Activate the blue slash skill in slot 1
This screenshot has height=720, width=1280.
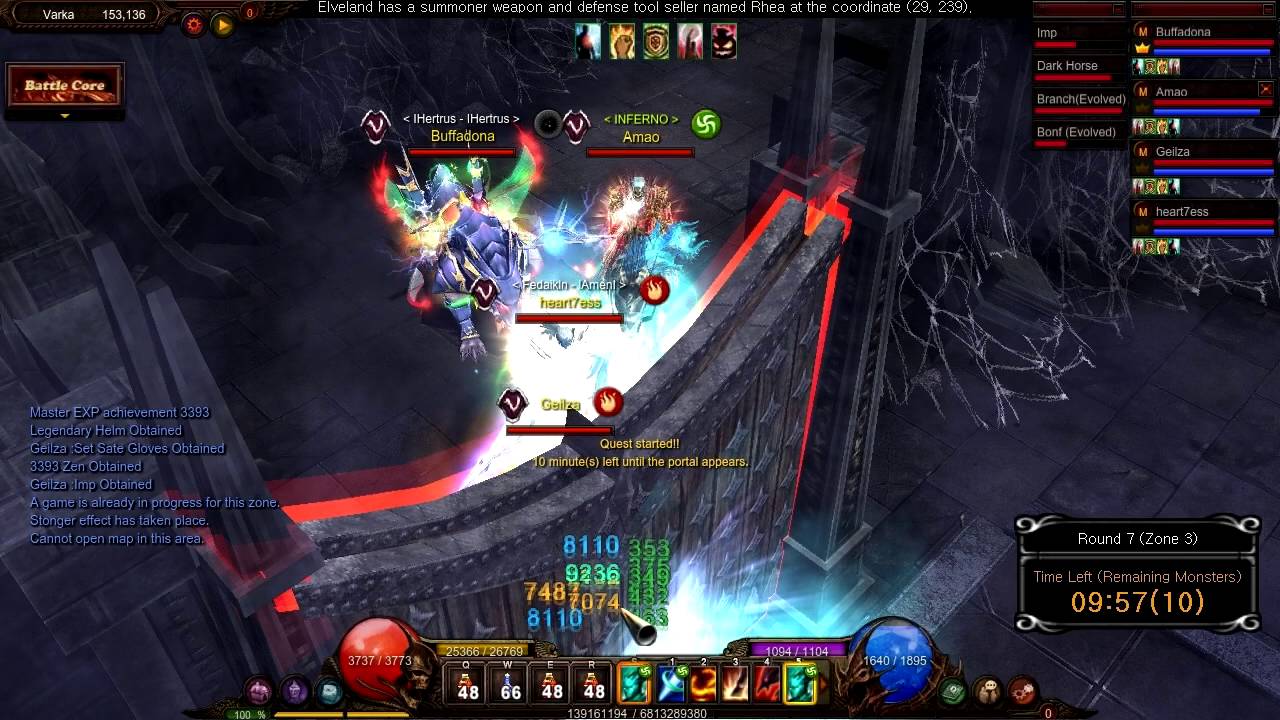coord(671,684)
